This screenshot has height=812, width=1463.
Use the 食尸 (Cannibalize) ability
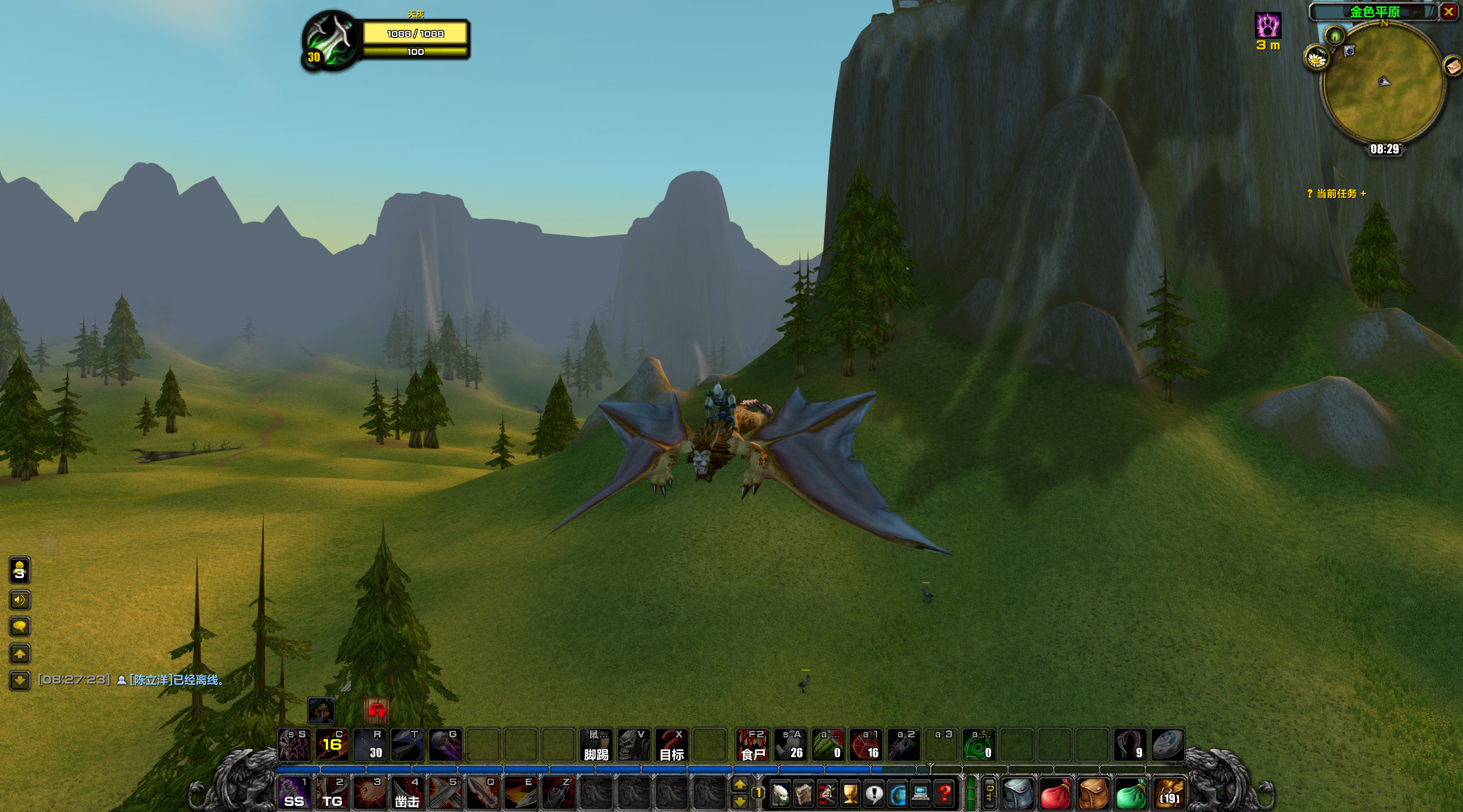(752, 745)
